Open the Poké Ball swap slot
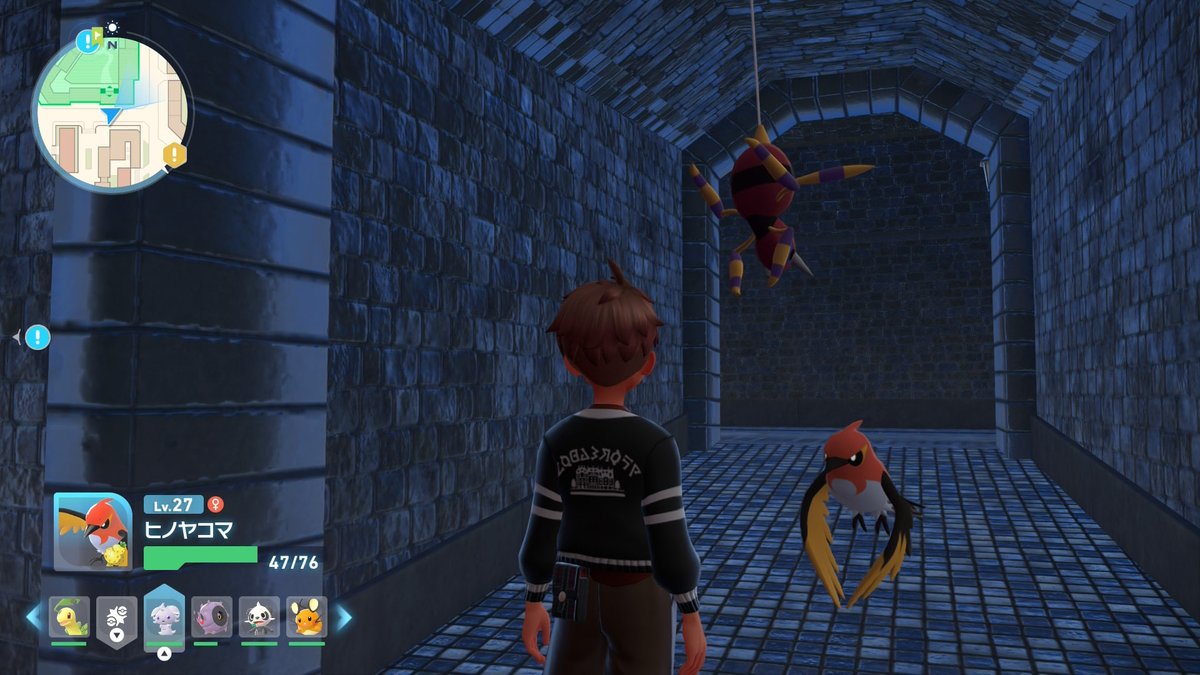This screenshot has height=675, width=1200. coord(117,619)
